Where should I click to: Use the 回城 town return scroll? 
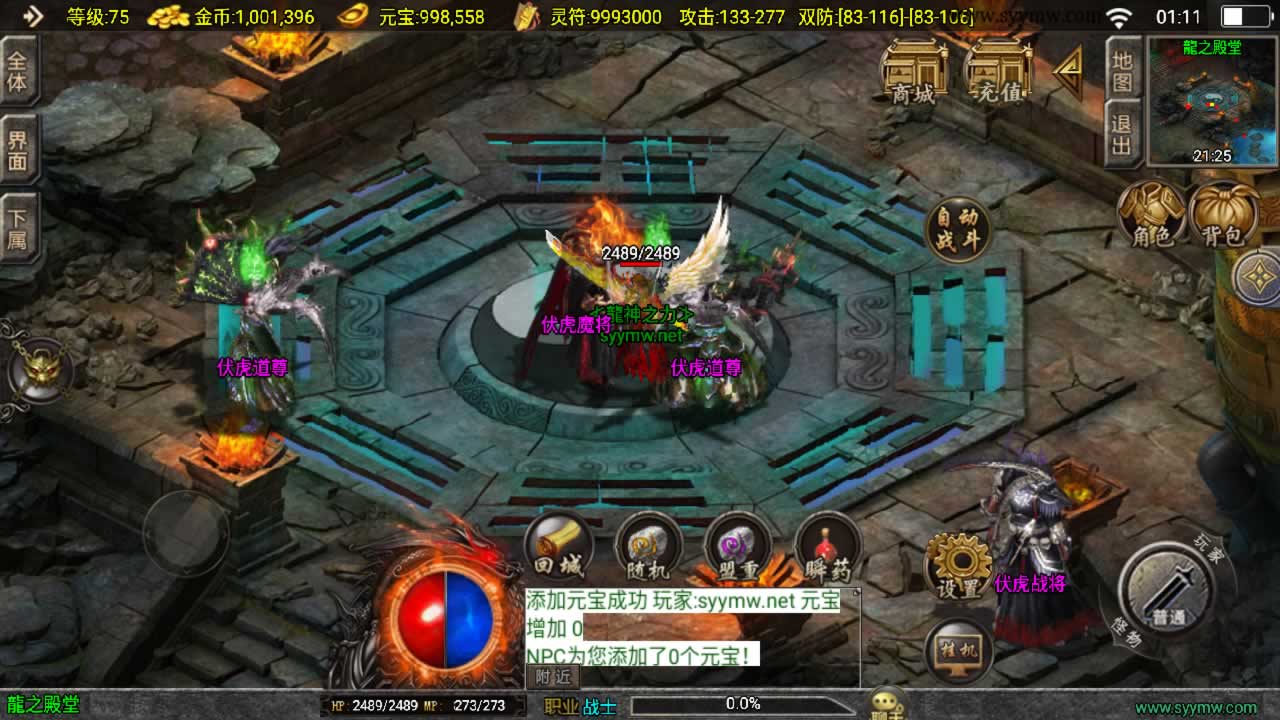pos(558,548)
